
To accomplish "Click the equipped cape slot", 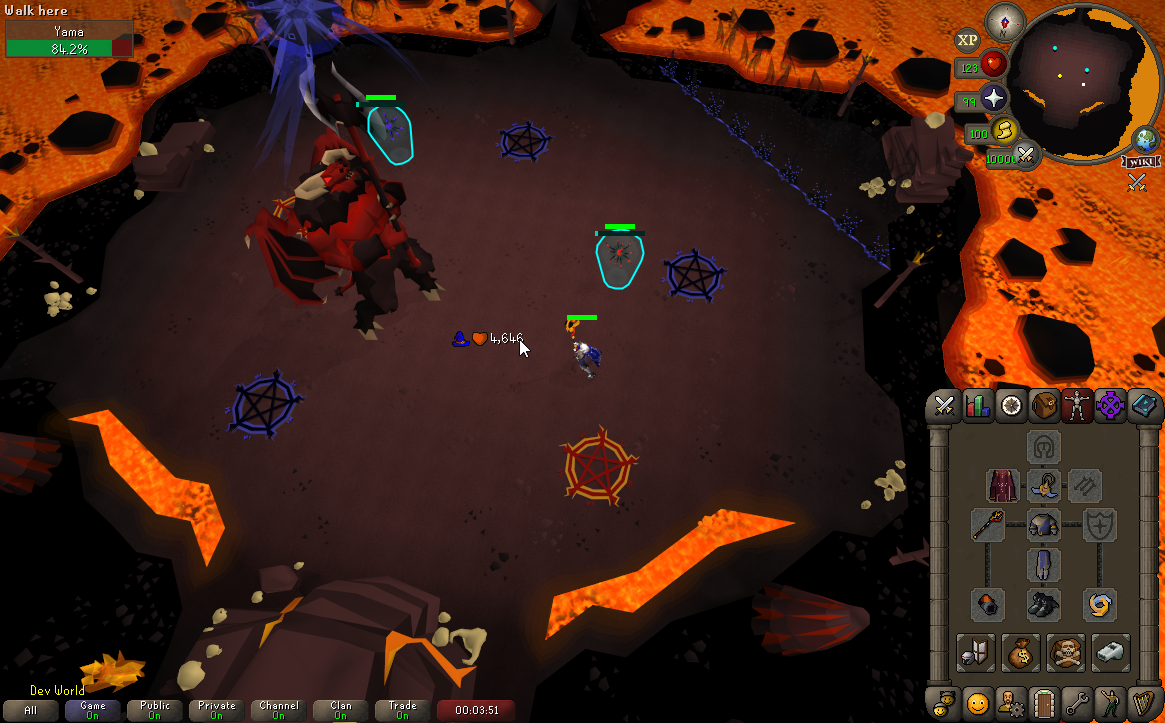I will [x=1003, y=486].
